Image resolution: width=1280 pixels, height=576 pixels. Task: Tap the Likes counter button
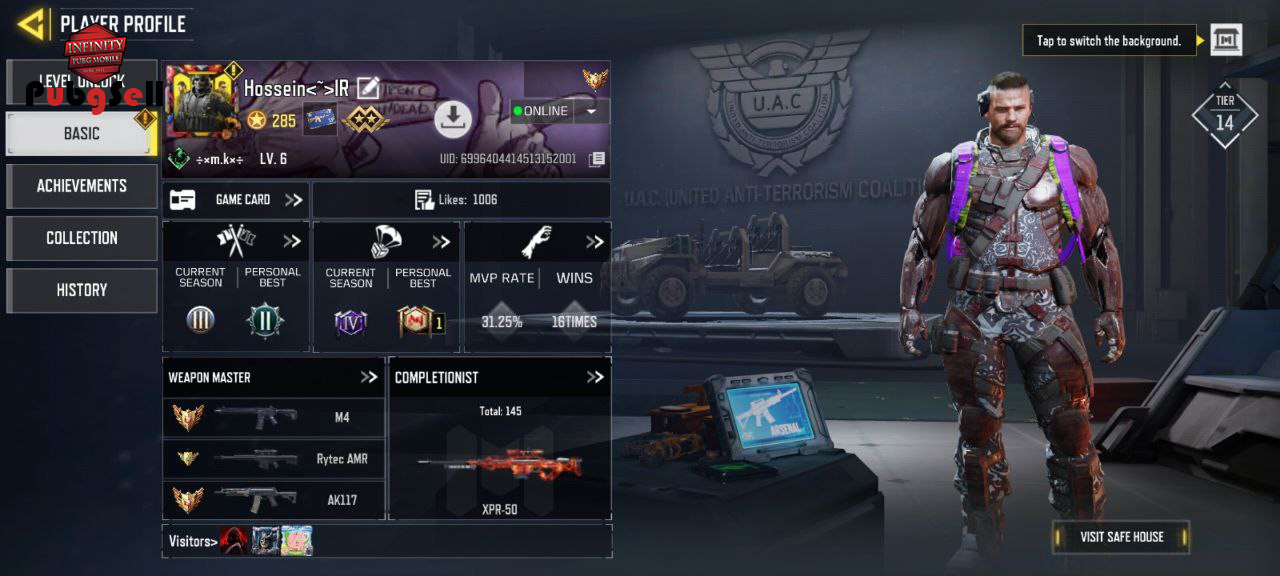461,200
